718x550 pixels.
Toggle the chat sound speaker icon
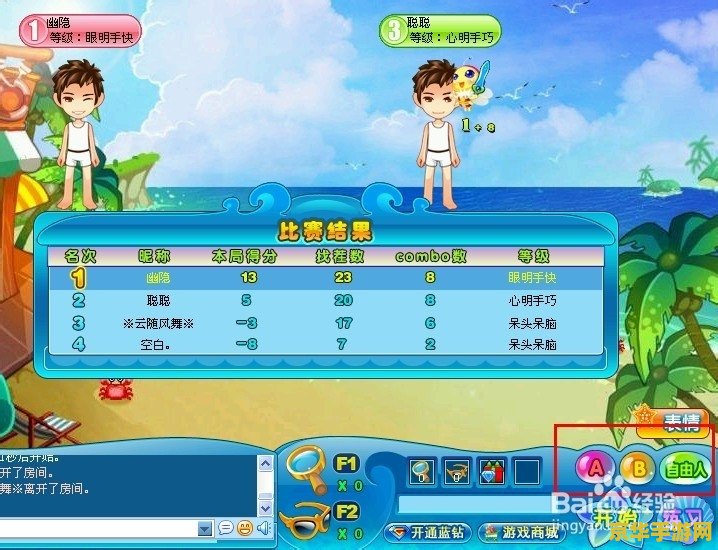coord(263,528)
